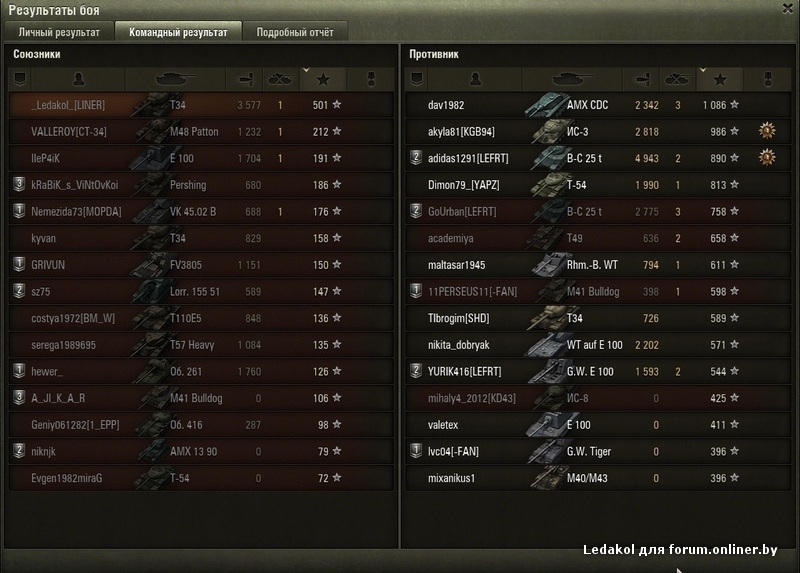Select ally VALLEROY[CT-34] row
The height and width of the screenshot is (573, 800).
coord(69,131)
